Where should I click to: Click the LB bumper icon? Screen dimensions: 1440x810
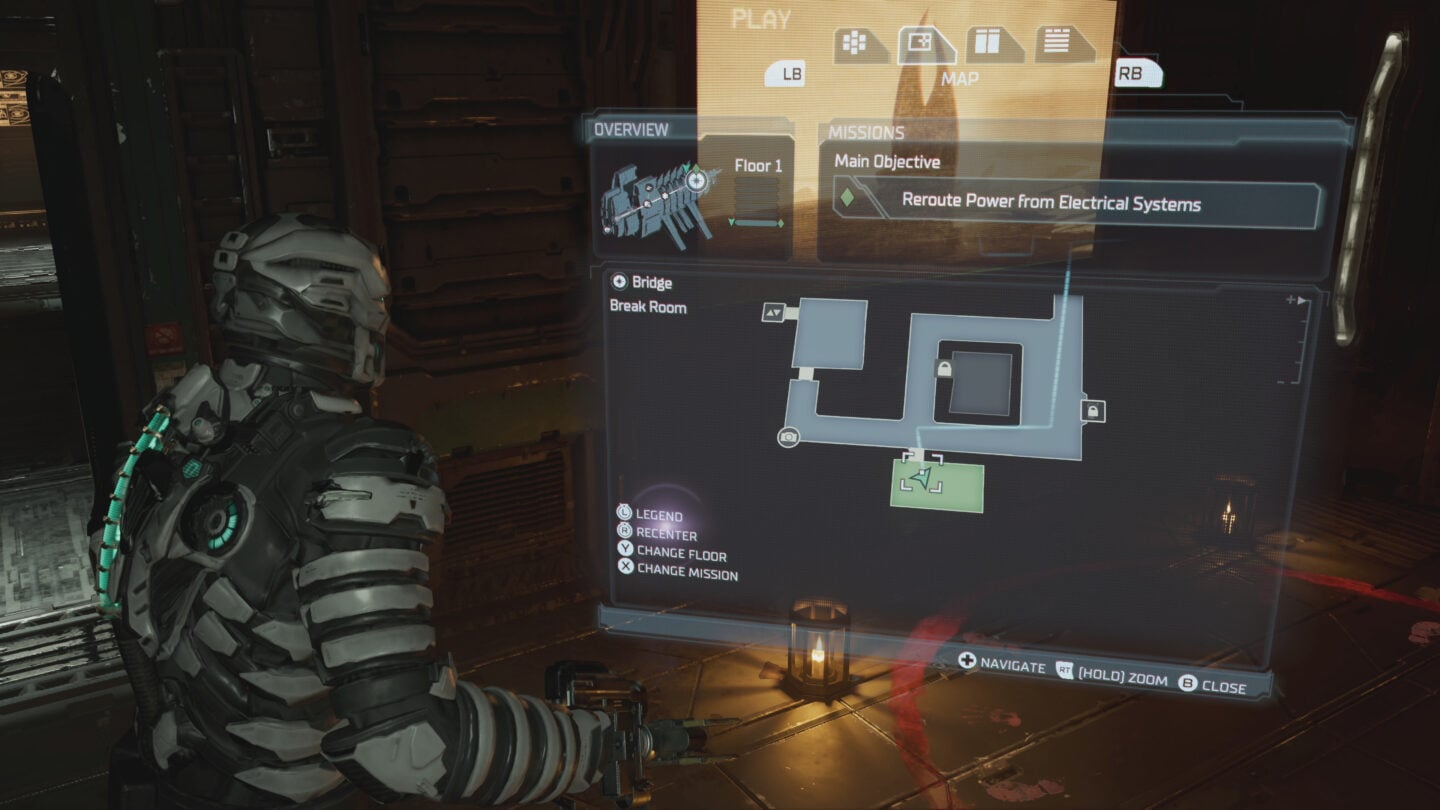[x=785, y=74]
